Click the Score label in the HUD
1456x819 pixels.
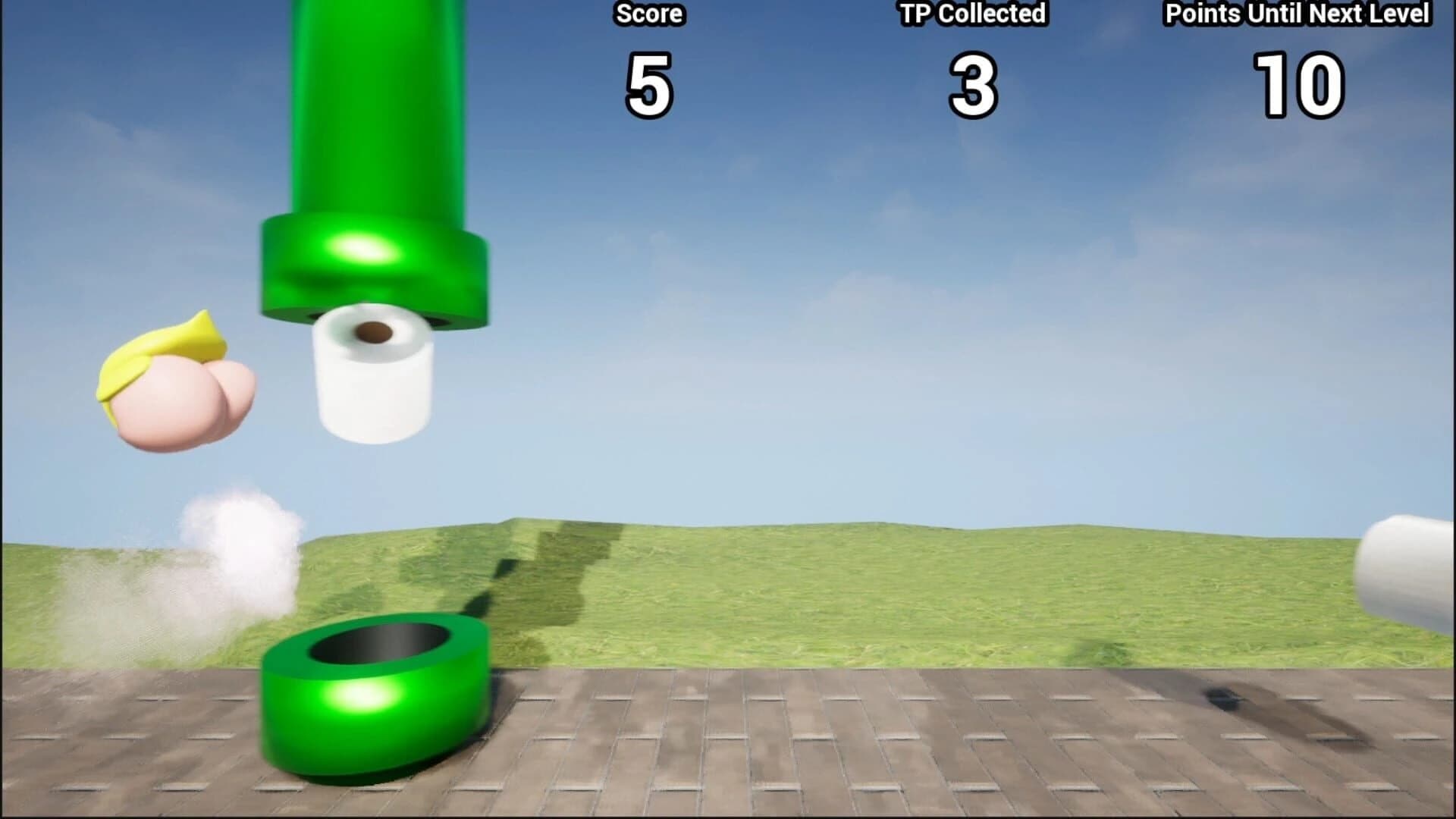(648, 13)
